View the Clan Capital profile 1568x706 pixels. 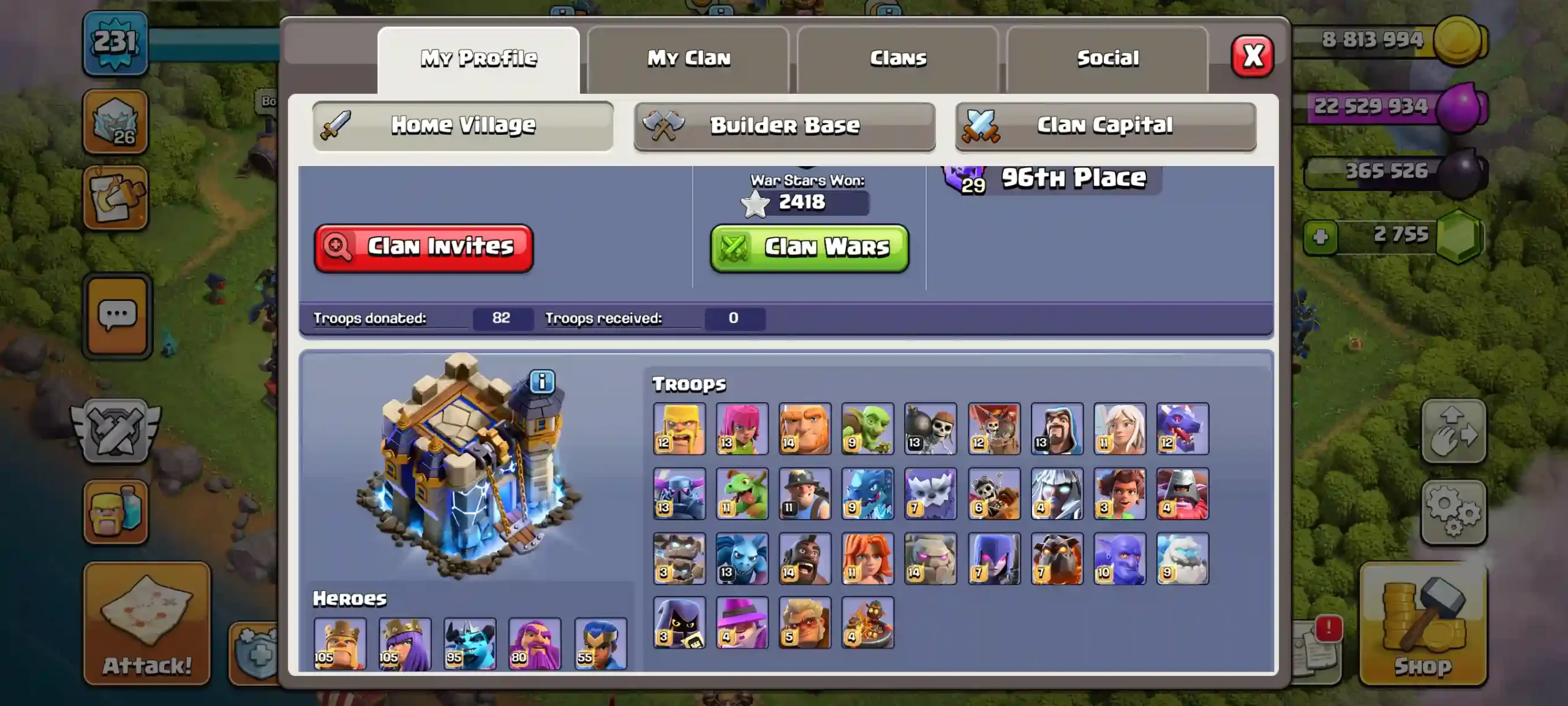(x=1106, y=126)
